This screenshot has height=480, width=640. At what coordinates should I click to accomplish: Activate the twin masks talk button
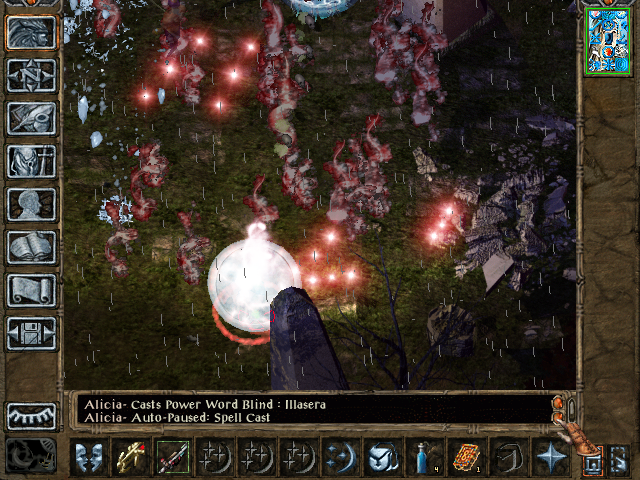(x=88, y=457)
